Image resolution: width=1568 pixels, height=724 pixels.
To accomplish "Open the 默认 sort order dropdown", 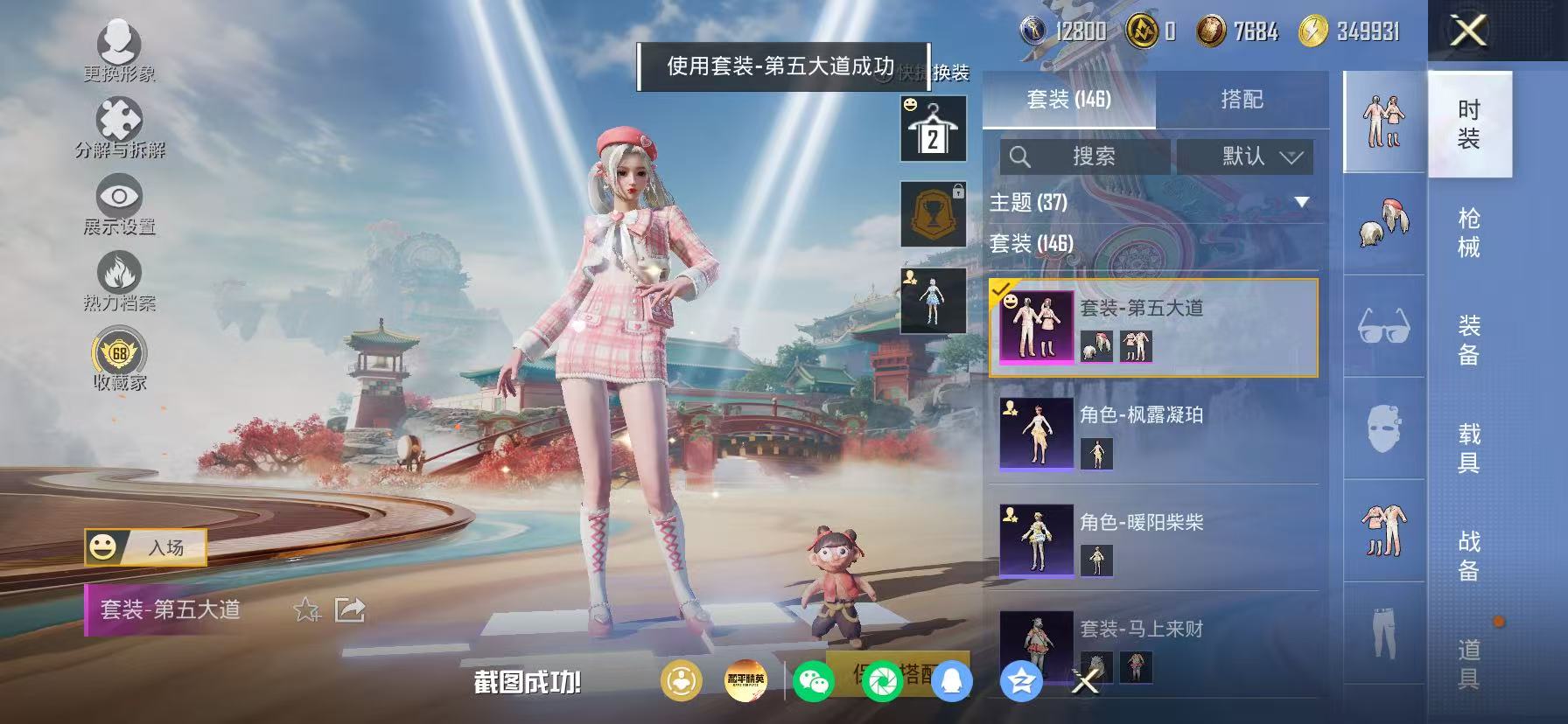I will pyautogui.click(x=1245, y=157).
